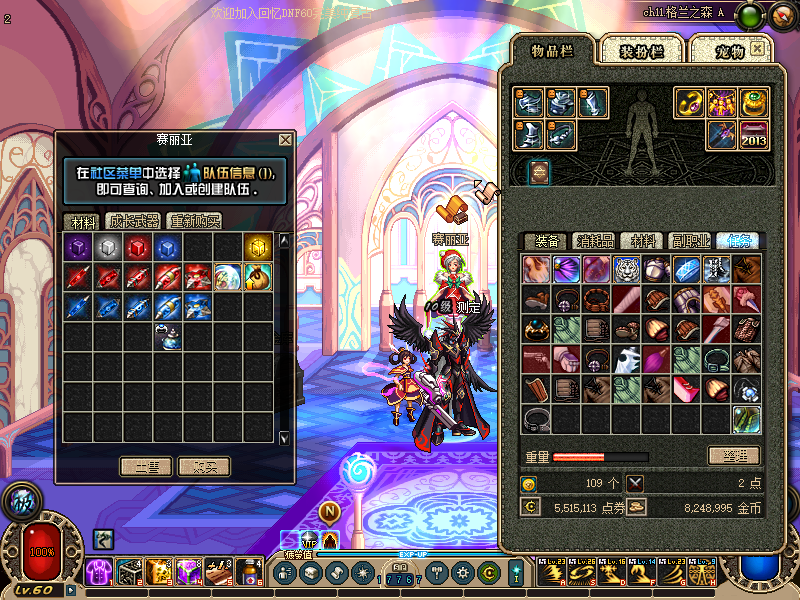This screenshot has height=600, width=800.
Task: Open the 副职业 inventory category
Action: pyautogui.click(x=690, y=241)
